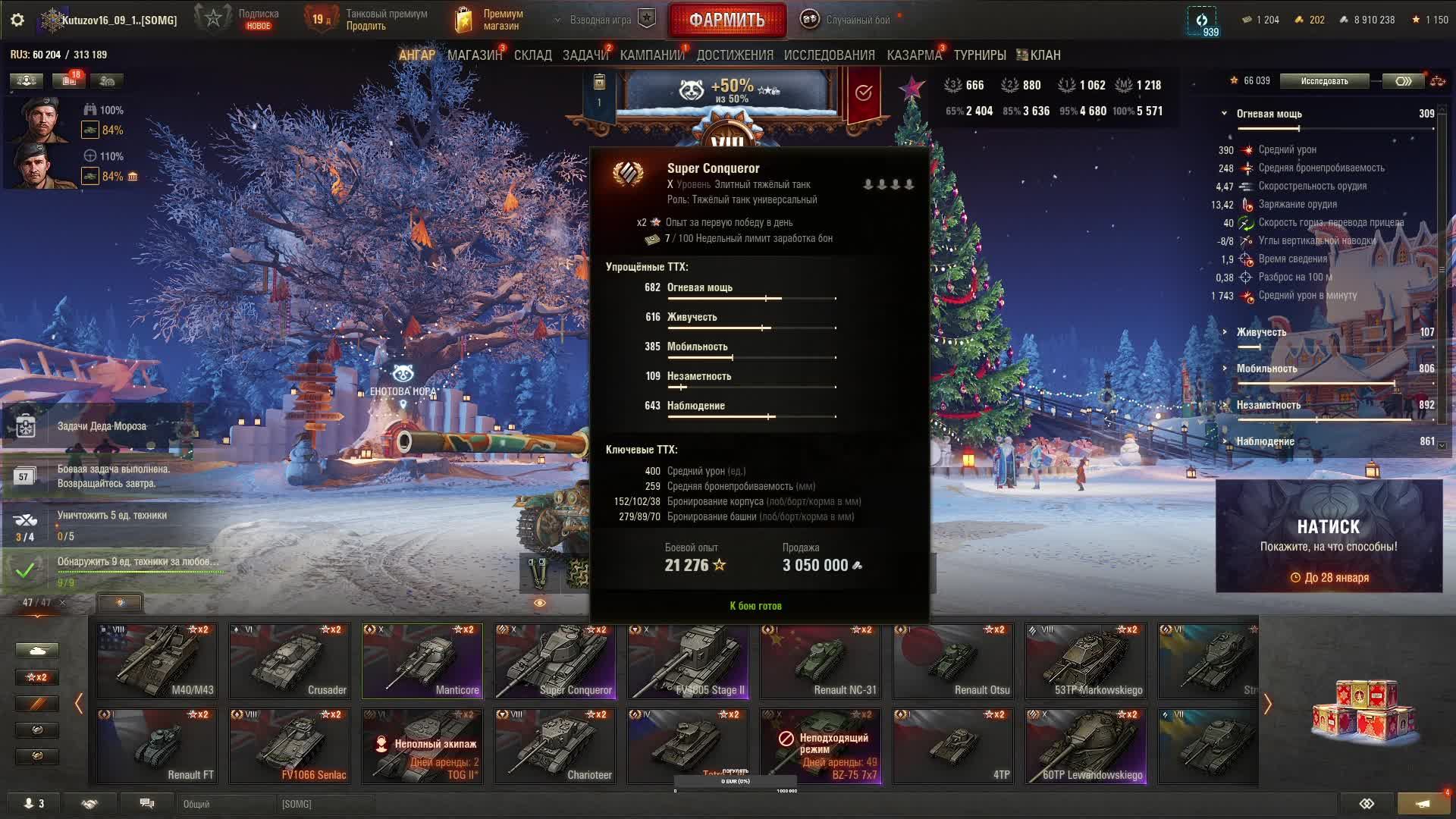Screen dimensions: 1456x819
Task: Select the Manticore tank in carousel
Action: coord(422,661)
